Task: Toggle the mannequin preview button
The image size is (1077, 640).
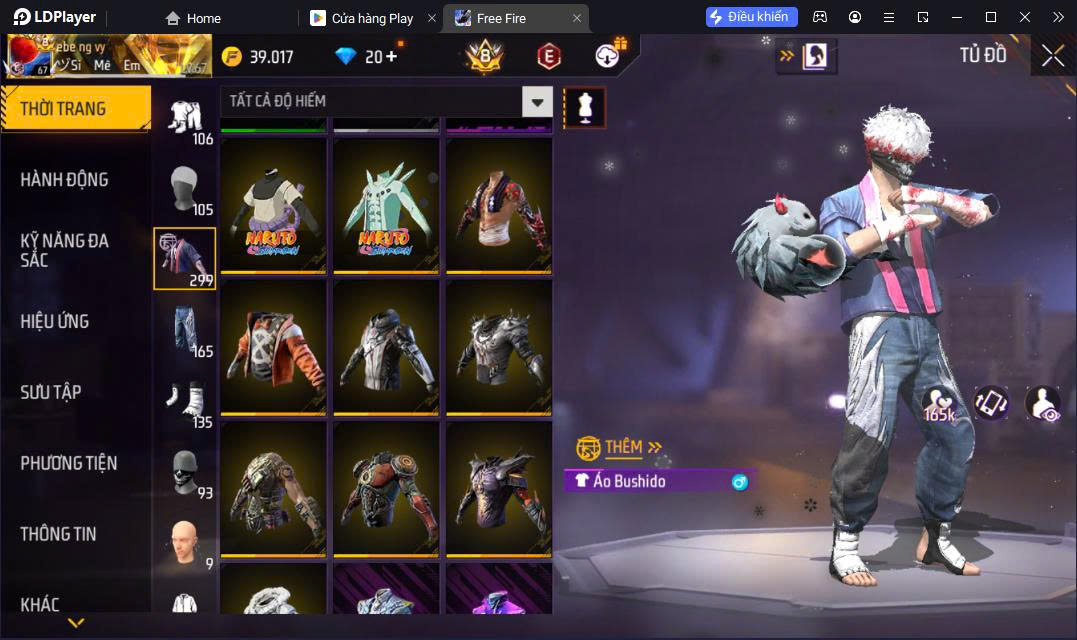Action: click(584, 107)
